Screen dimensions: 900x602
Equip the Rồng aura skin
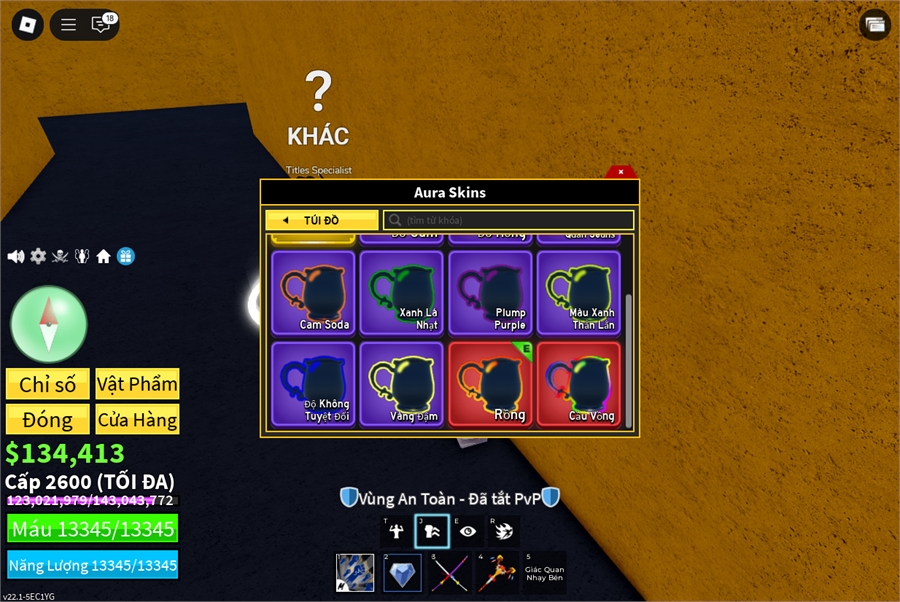tap(490, 384)
